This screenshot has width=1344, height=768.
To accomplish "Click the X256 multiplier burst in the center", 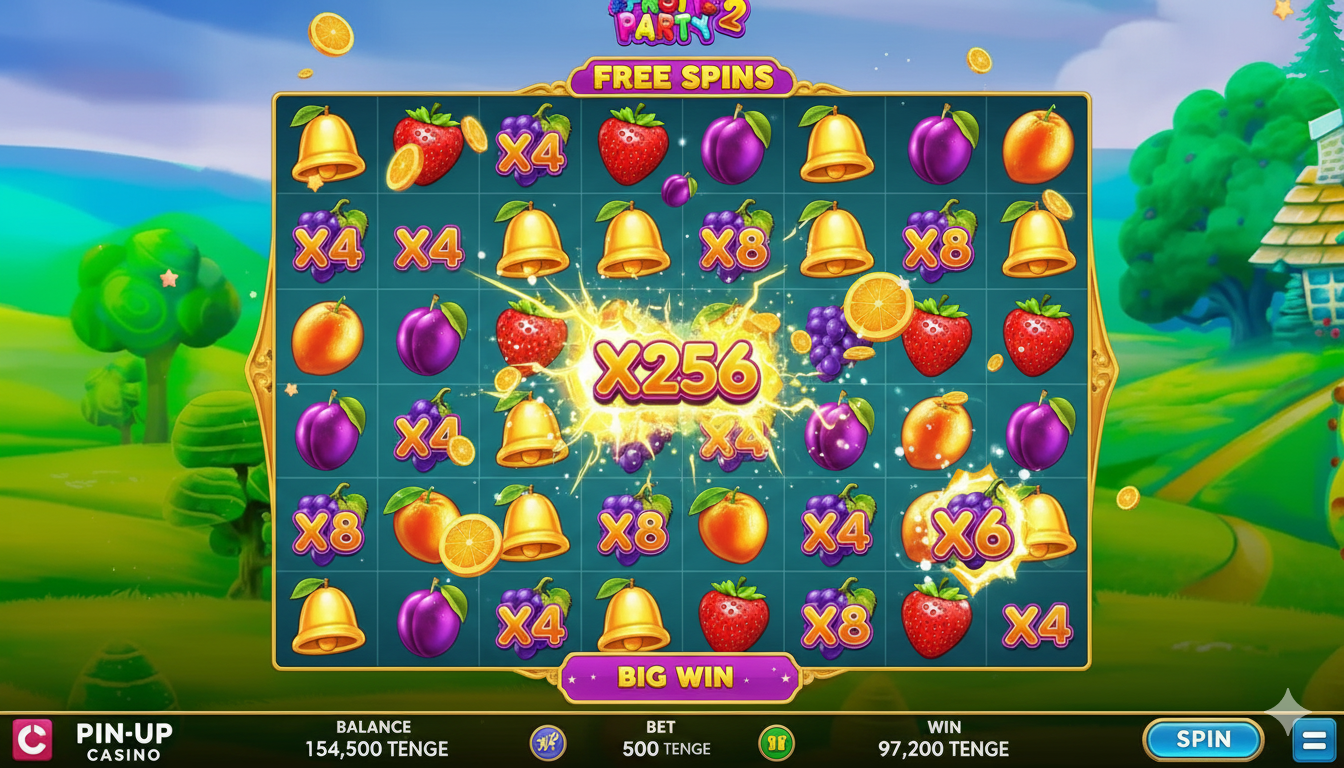I will [x=675, y=370].
